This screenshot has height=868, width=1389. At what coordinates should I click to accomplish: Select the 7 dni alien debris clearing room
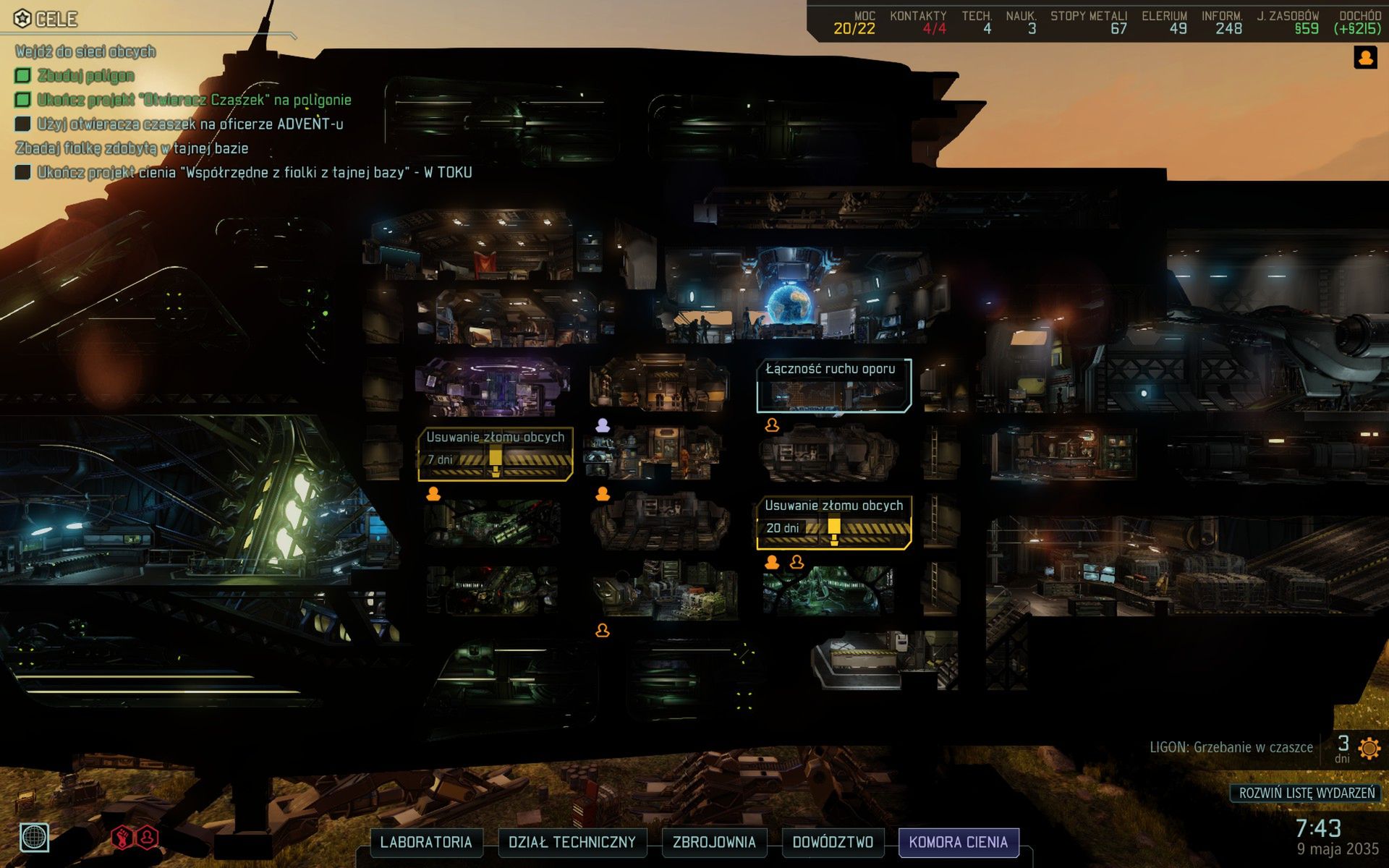click(x=496, y=454)
